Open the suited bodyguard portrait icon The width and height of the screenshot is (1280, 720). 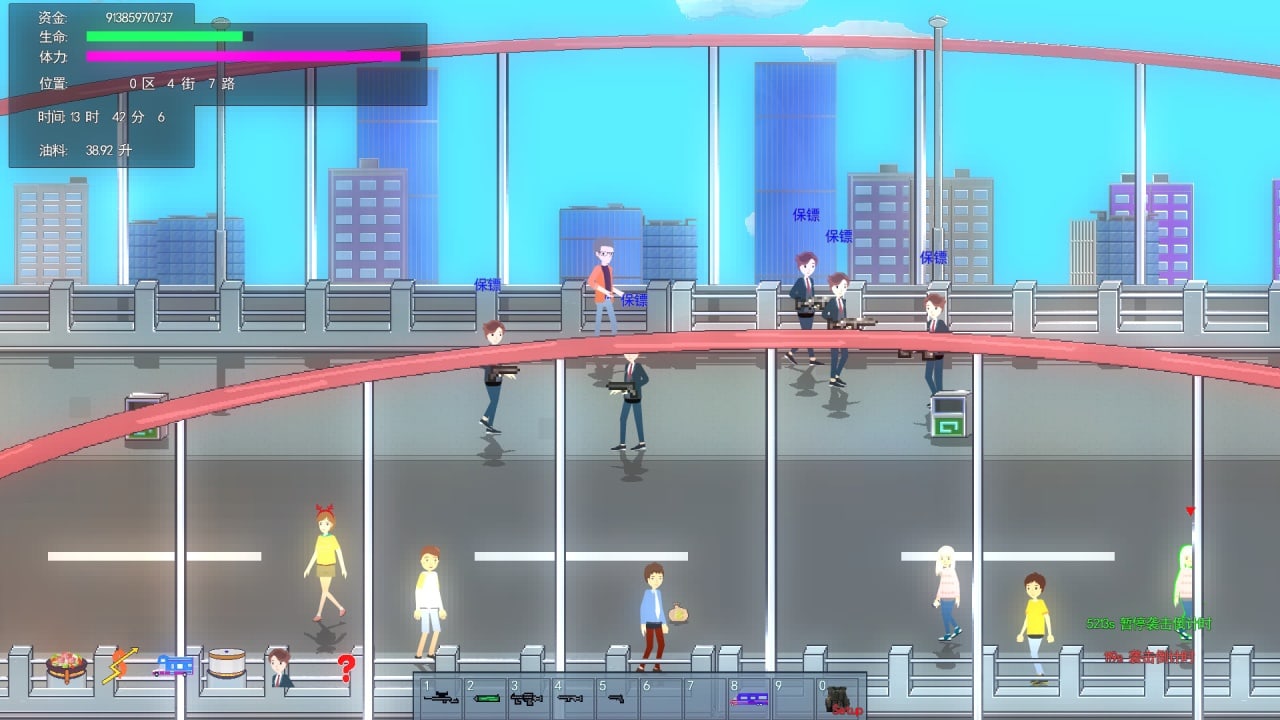click(x=280, y=667)
